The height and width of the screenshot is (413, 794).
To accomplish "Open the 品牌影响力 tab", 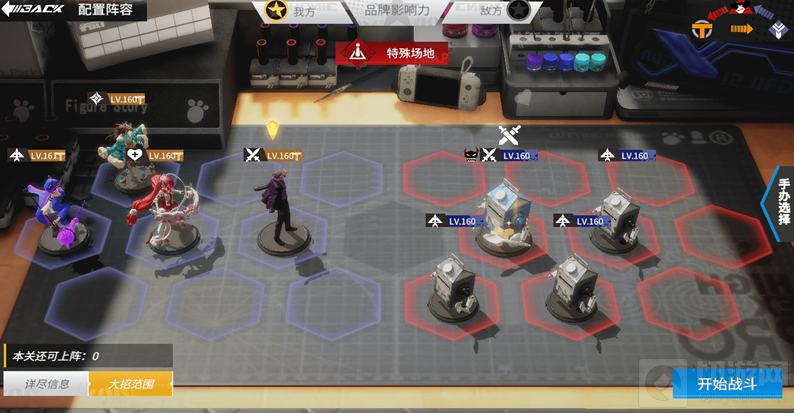I will [x=395, y=11].
